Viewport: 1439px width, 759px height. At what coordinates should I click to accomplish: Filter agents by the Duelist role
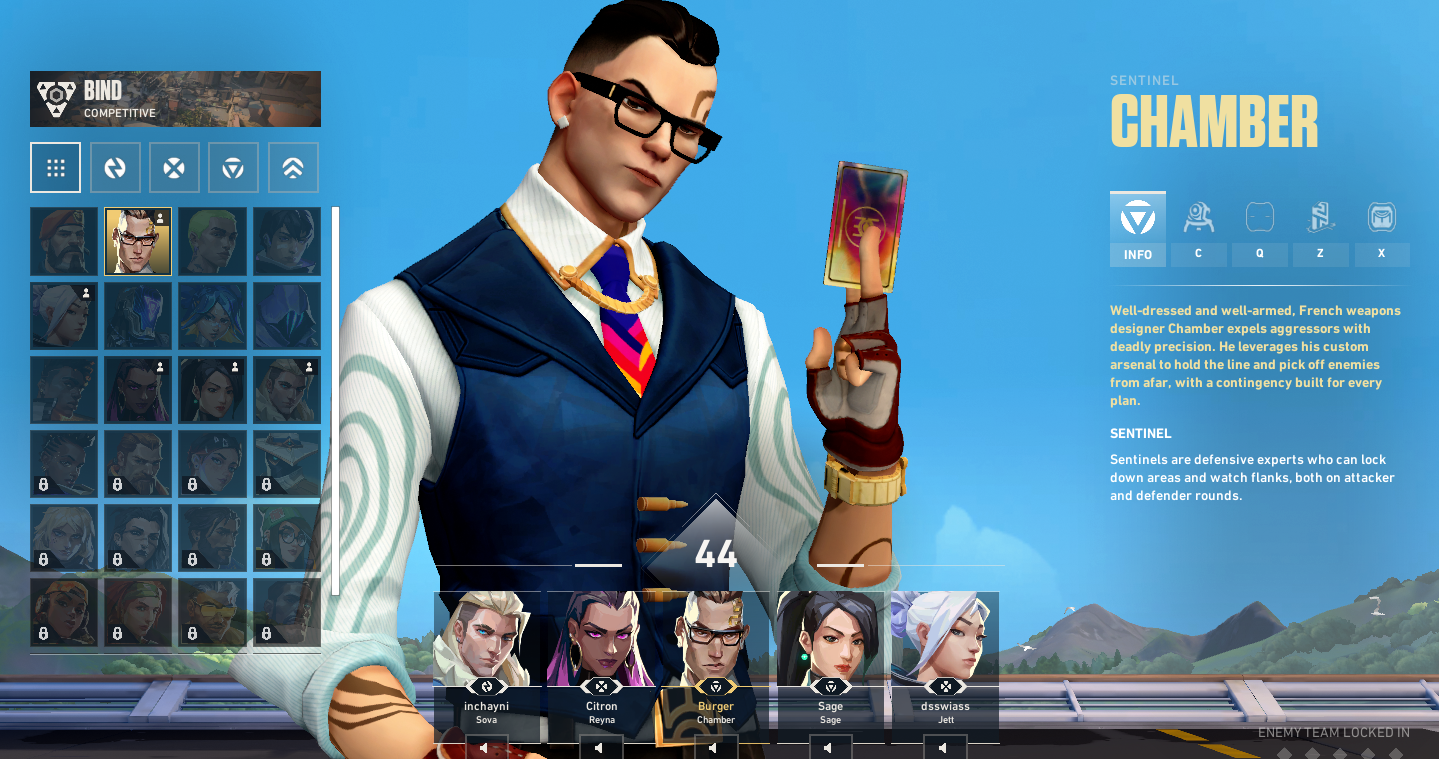[174, 167]
